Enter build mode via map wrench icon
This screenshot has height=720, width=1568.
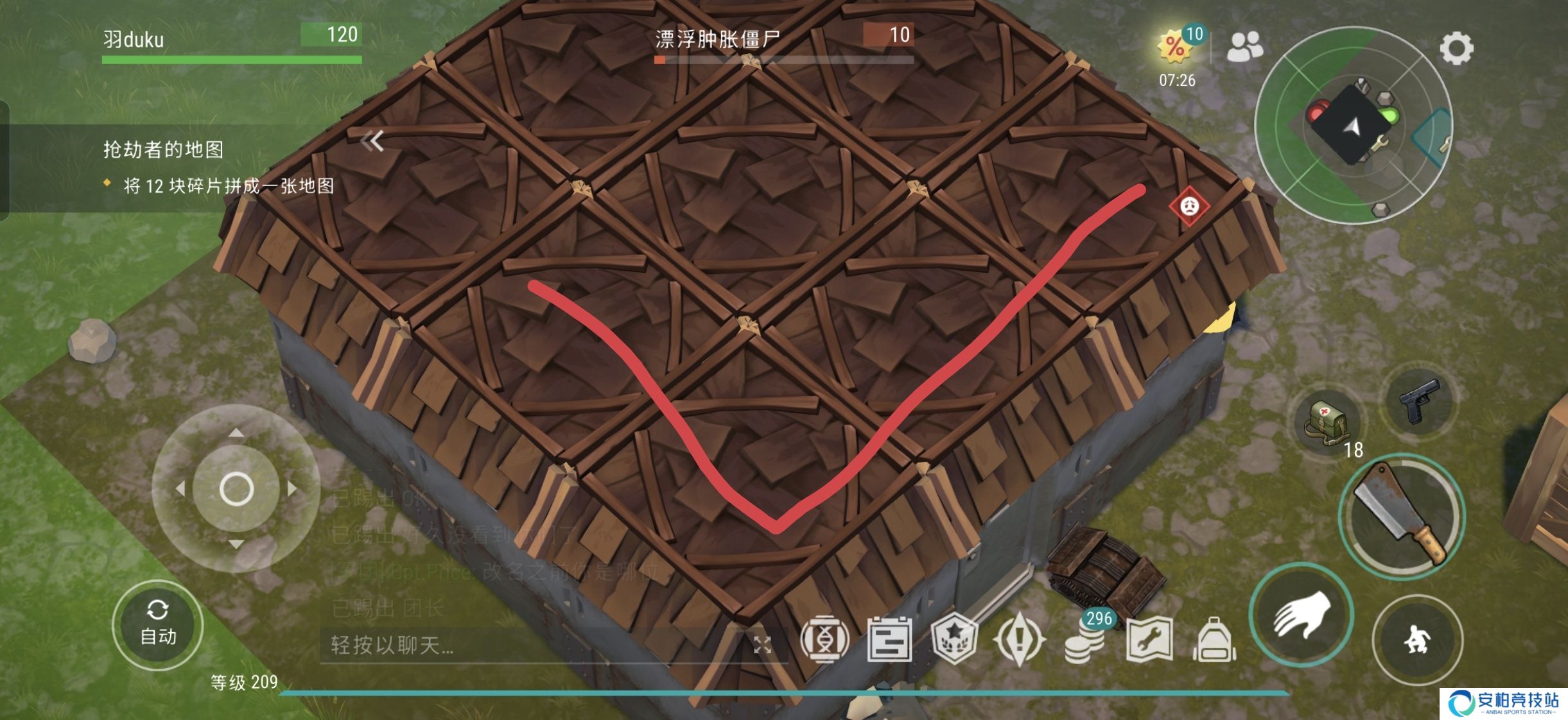(x=1149, y=639)
